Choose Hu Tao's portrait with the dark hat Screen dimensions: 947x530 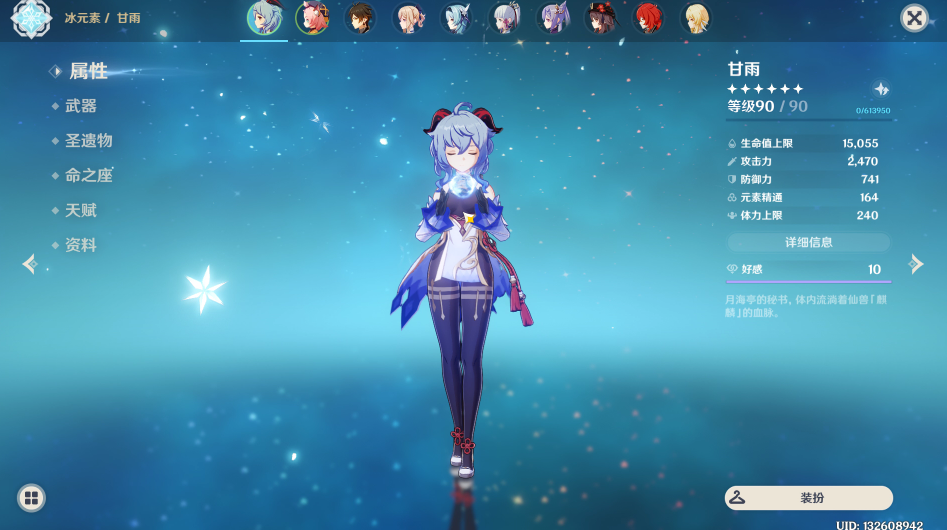pyautogui.click(x=601, y=18)
